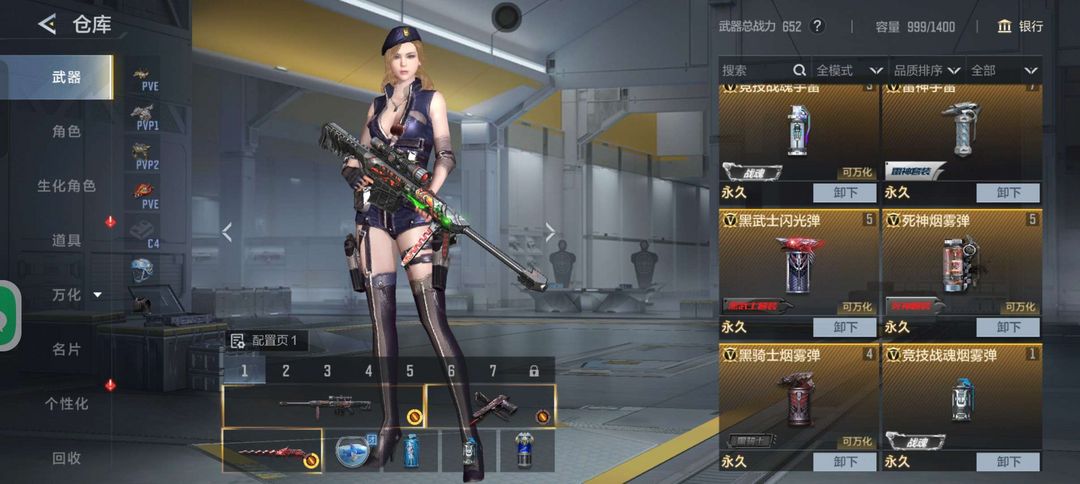
Task: Open the 品质排序 sort dropdown
Action: pos(927,70)
